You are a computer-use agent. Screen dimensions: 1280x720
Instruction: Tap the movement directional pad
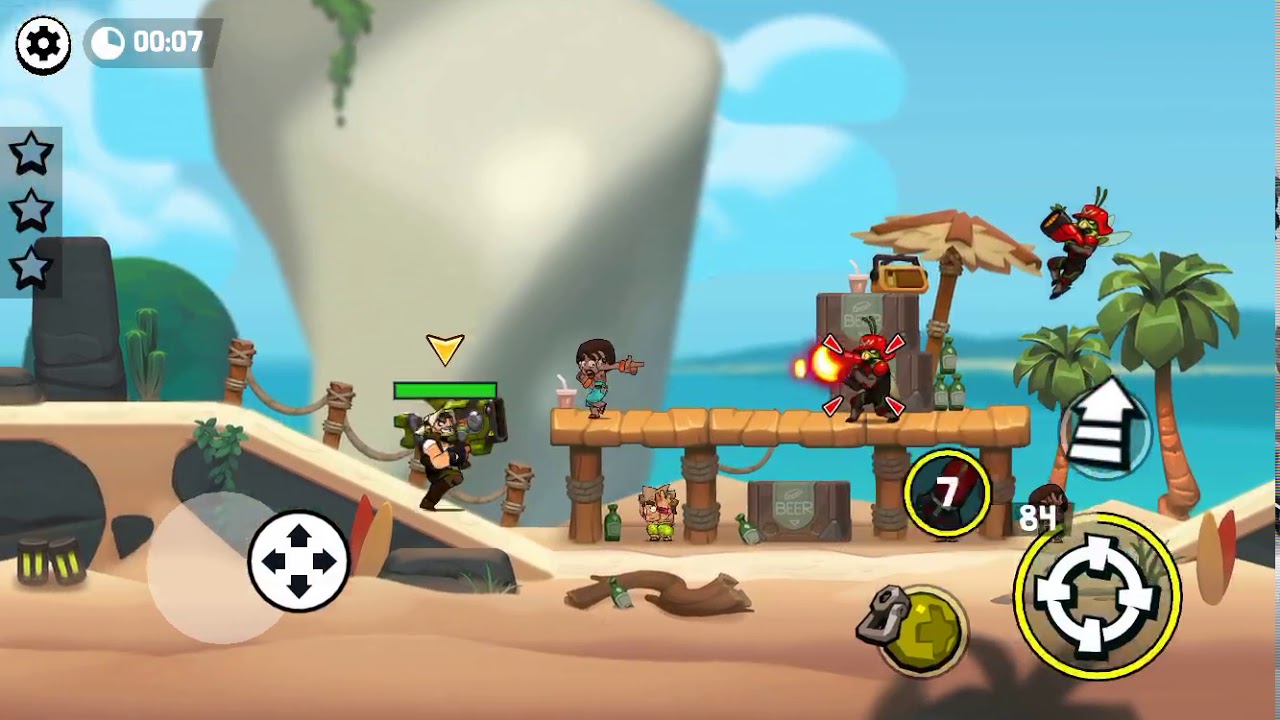[298, 561]
